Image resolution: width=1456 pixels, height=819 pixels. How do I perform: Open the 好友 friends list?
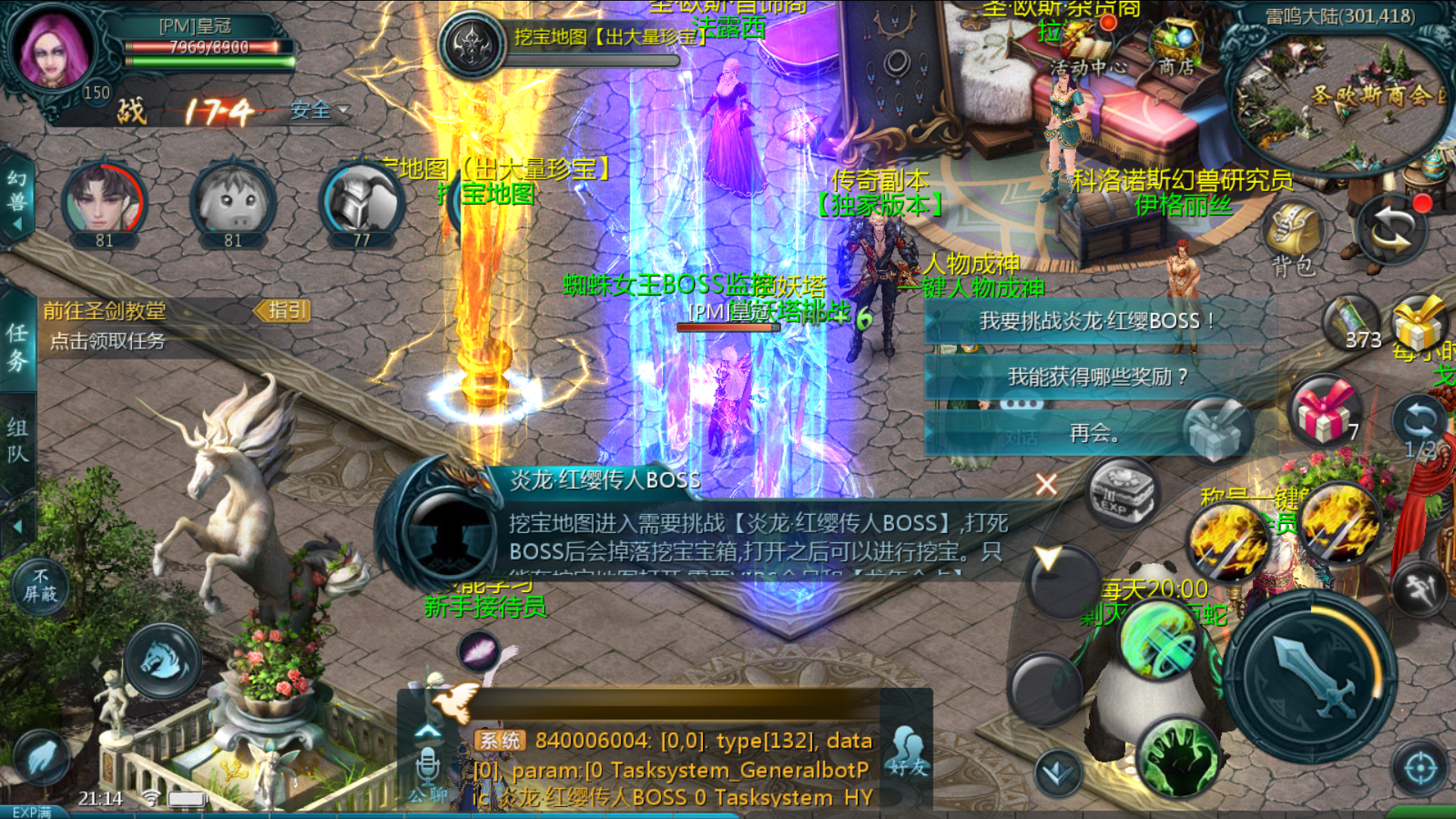click(x=907, y=752)
